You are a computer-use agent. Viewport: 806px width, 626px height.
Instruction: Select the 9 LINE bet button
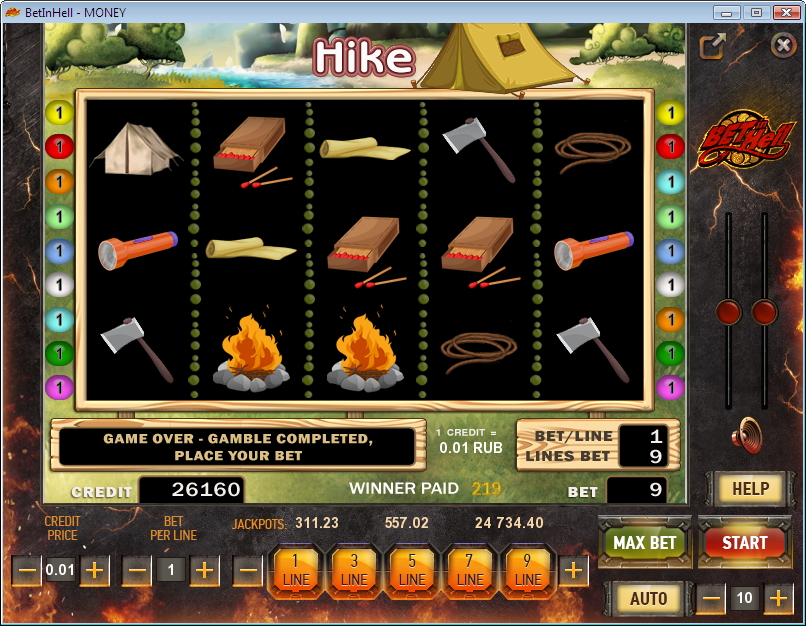coord(528,571)
